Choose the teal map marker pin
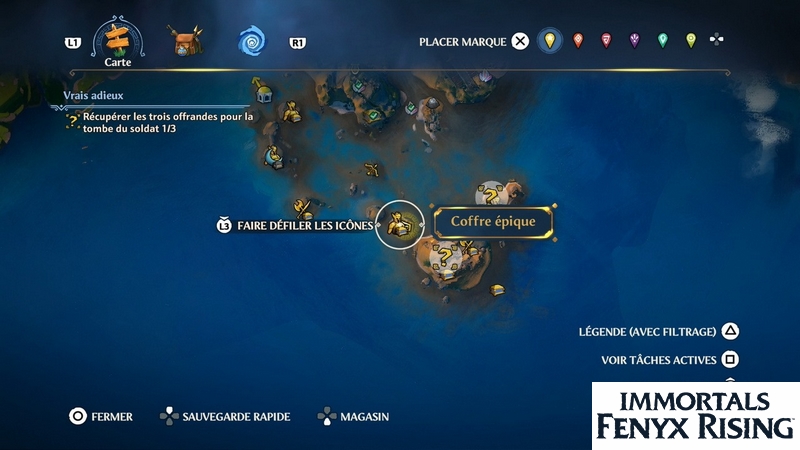Image resolution: width=800 pixels, height=450 pixels. (662, 41)
